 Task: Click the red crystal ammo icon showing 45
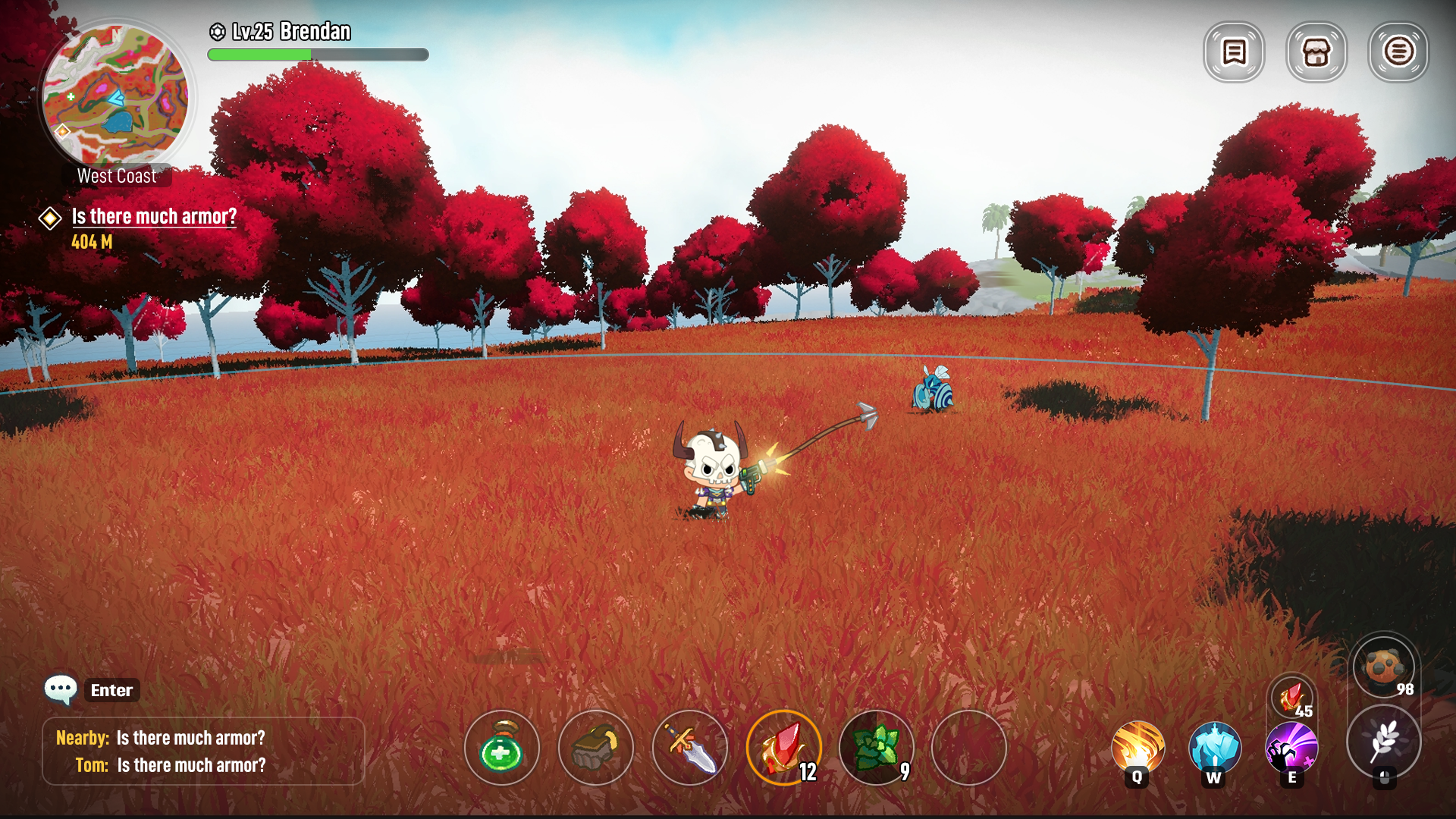[x=1292, y=696]
